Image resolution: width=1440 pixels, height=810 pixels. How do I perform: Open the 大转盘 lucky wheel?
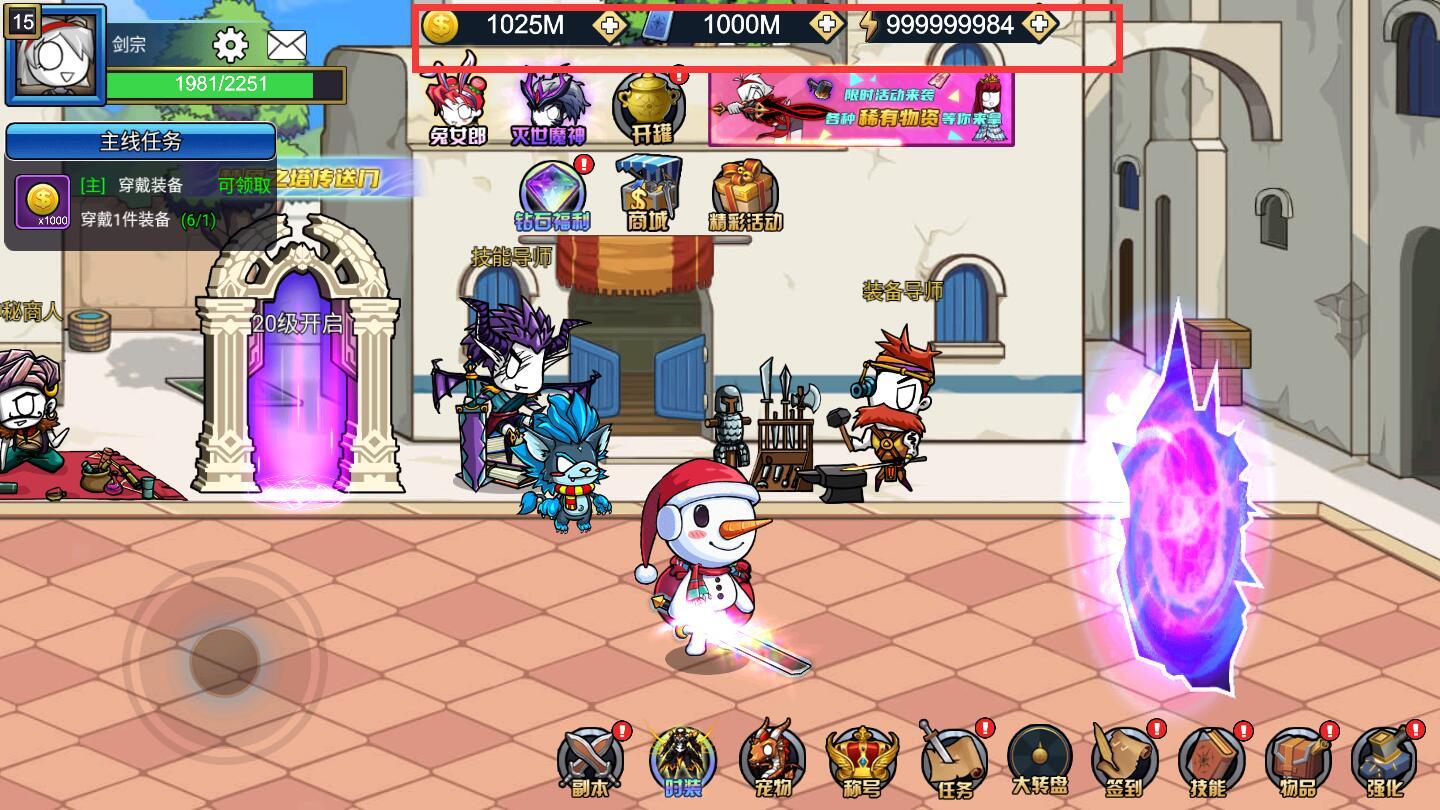coord(1040,762)
